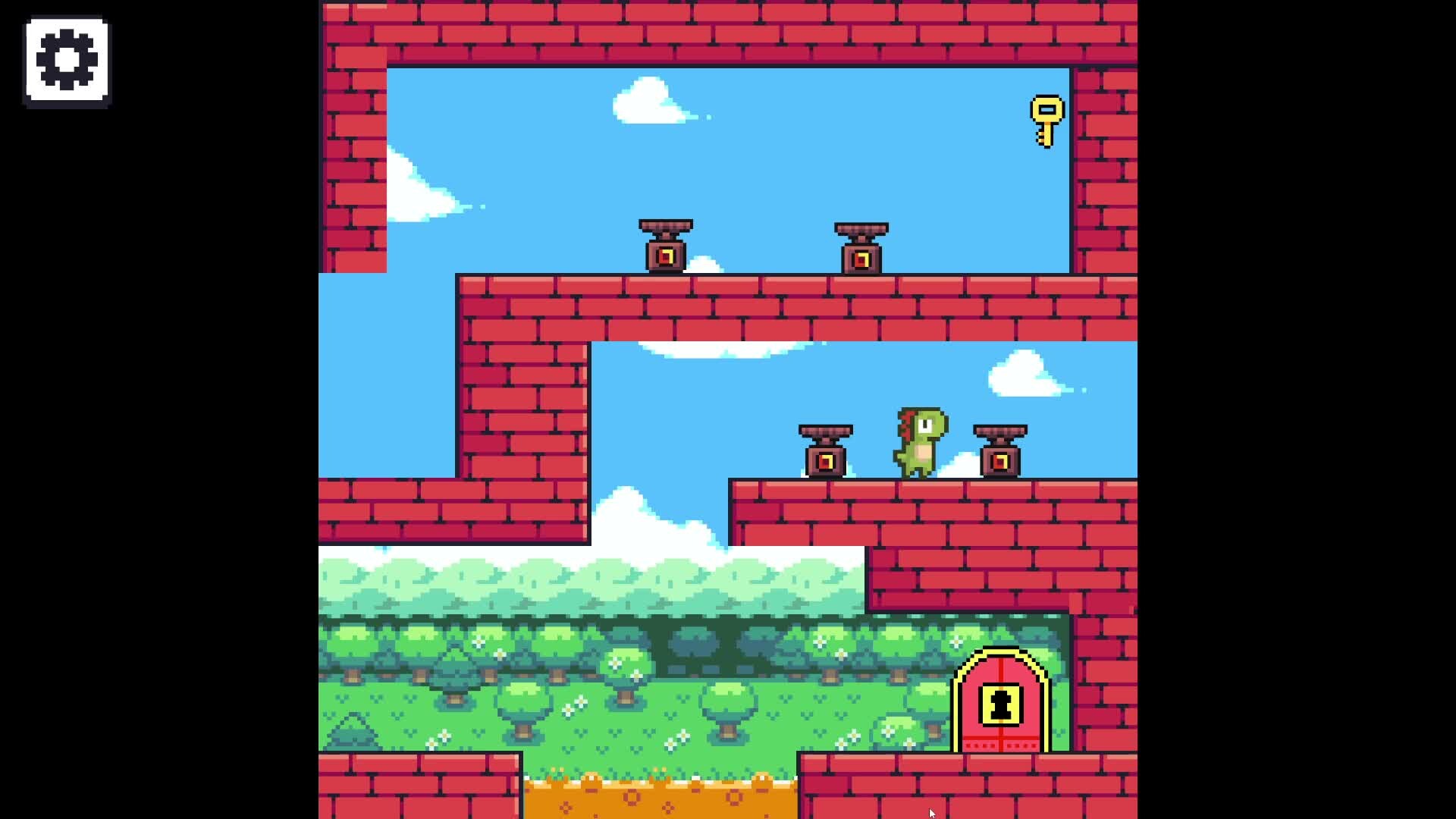Viewport: 1456px width, 819px height.
Task: Click the golden key near the top right
Action: point(1047,121)
